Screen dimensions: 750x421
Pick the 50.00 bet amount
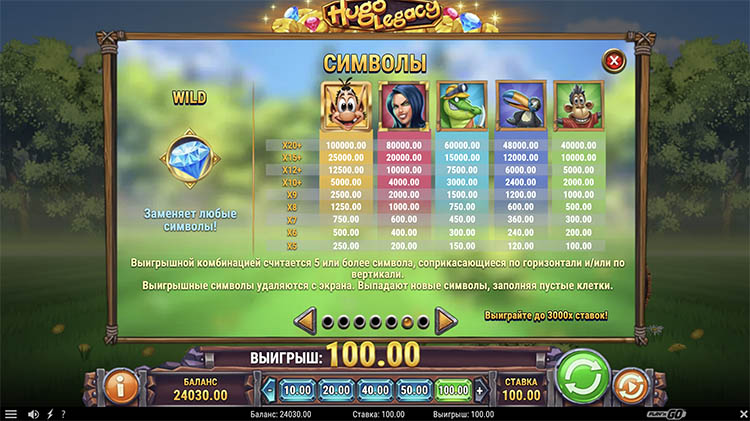[414, 389]
